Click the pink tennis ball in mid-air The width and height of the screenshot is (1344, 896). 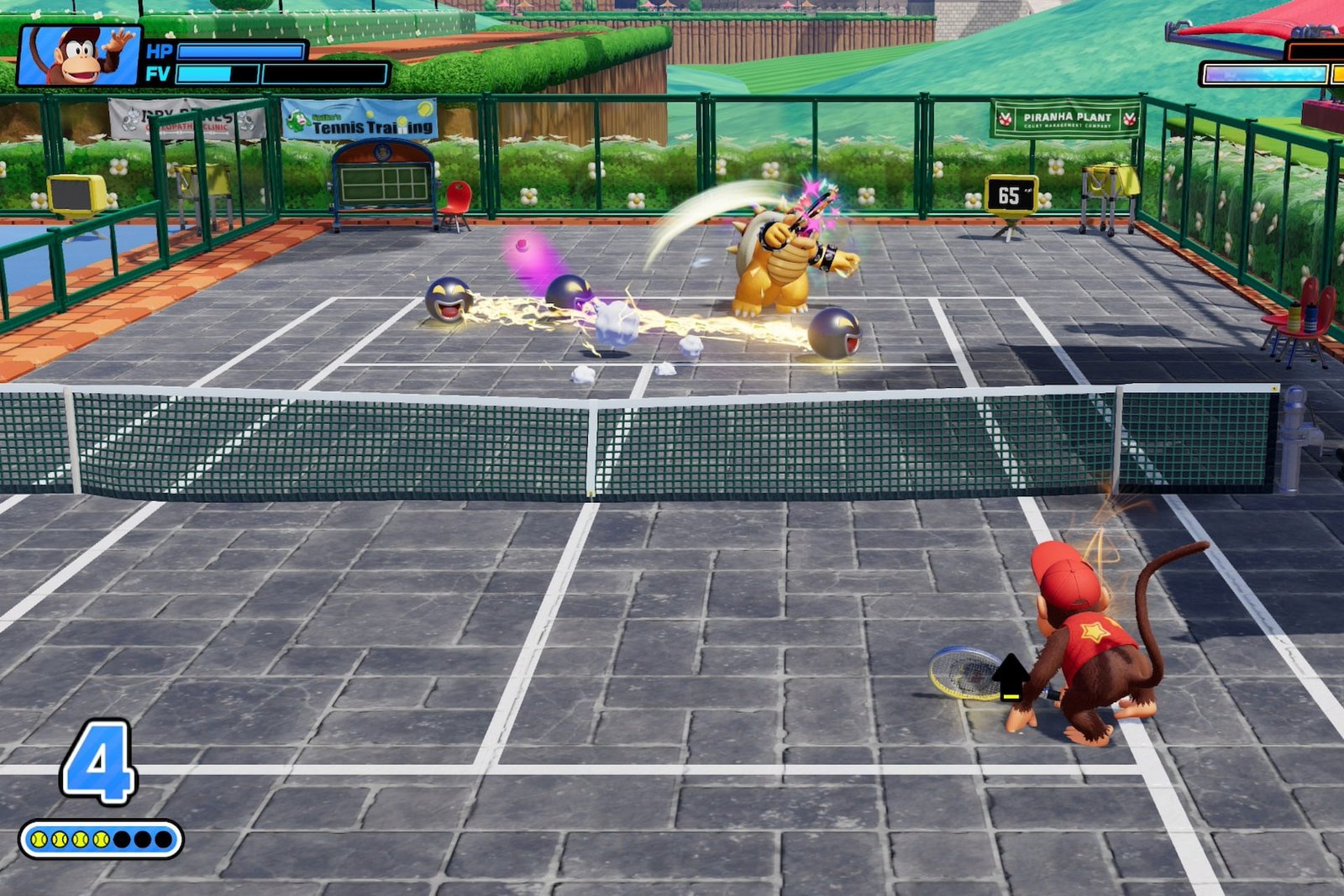(x=522, y=247)
